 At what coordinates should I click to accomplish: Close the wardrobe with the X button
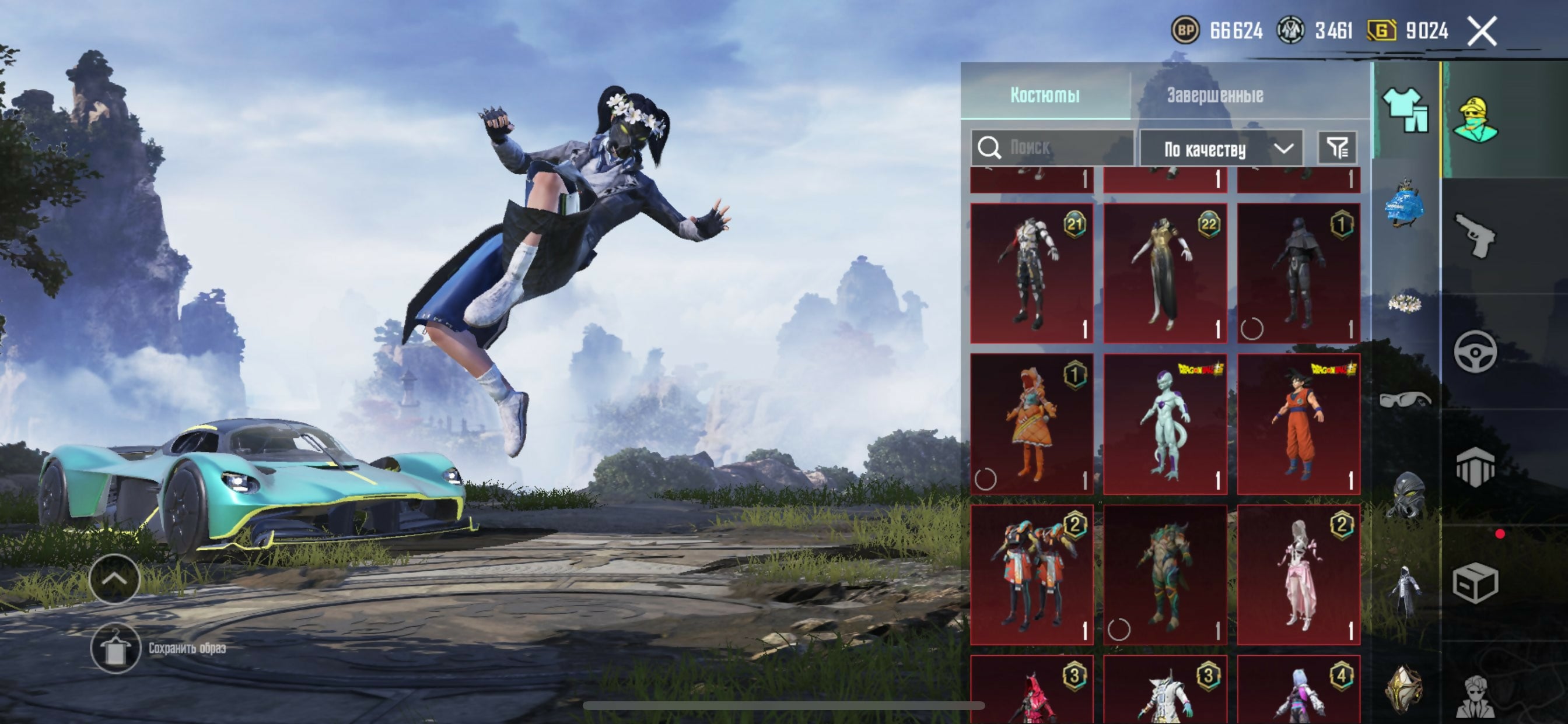1482,30
